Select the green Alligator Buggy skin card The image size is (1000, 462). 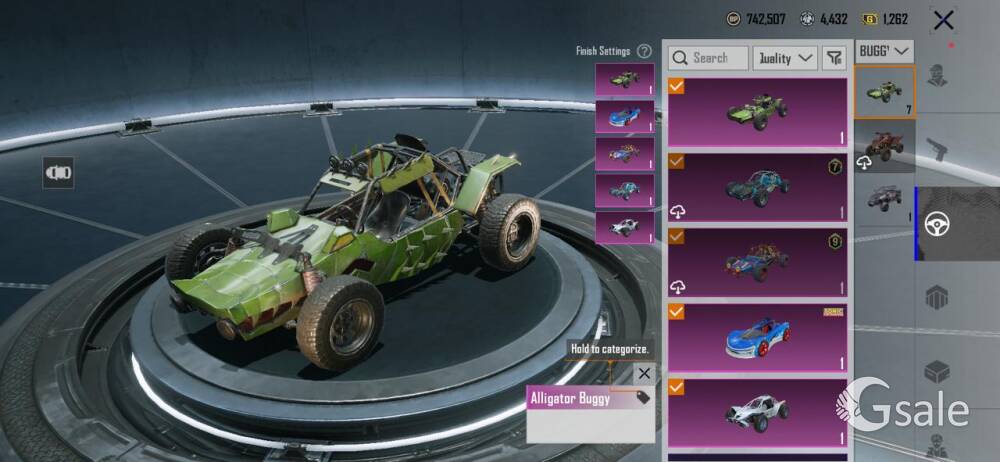757,112
